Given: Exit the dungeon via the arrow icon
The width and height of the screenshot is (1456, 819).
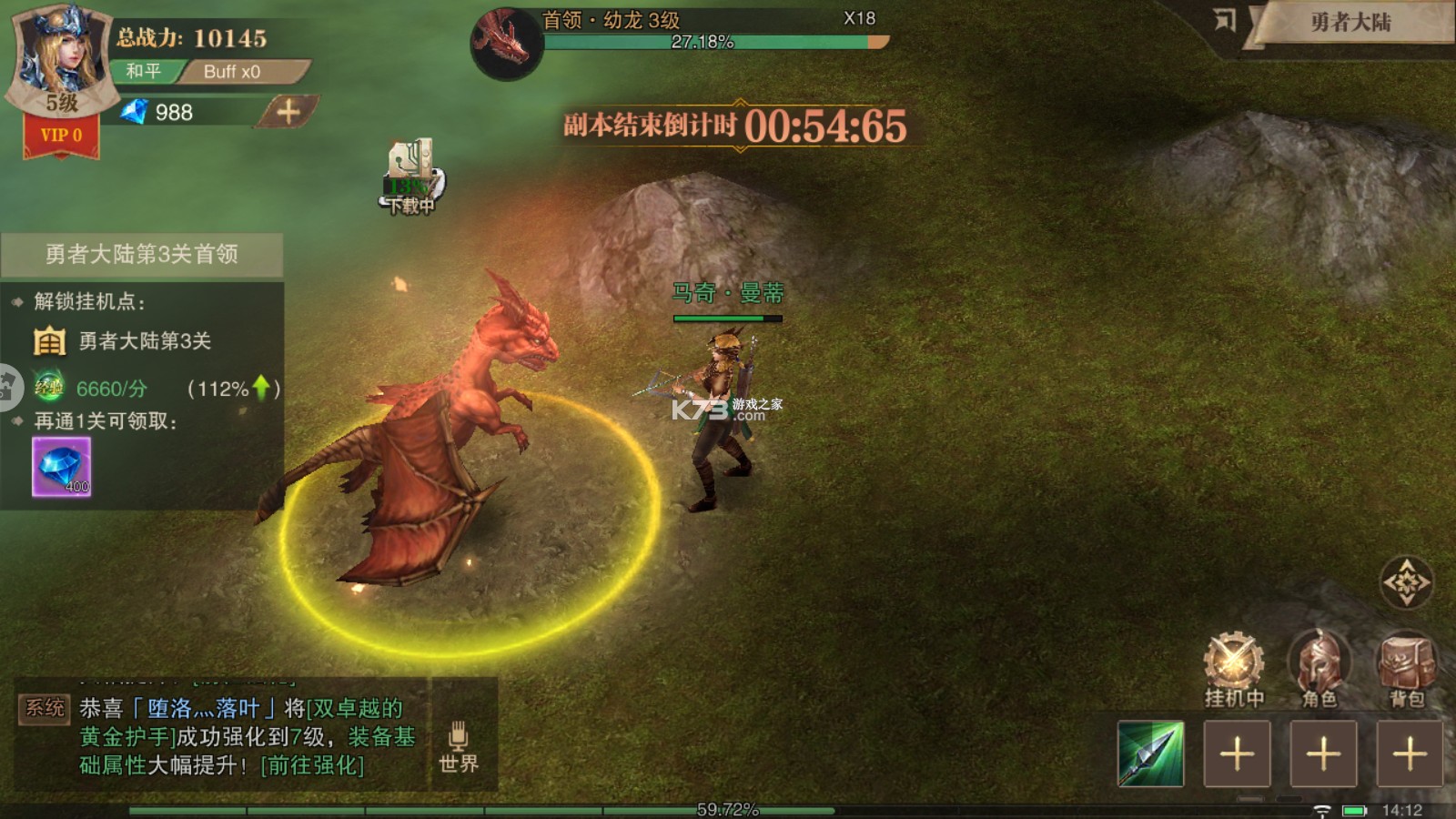Looking at the screenshot, I should (x=1225, y=21).
